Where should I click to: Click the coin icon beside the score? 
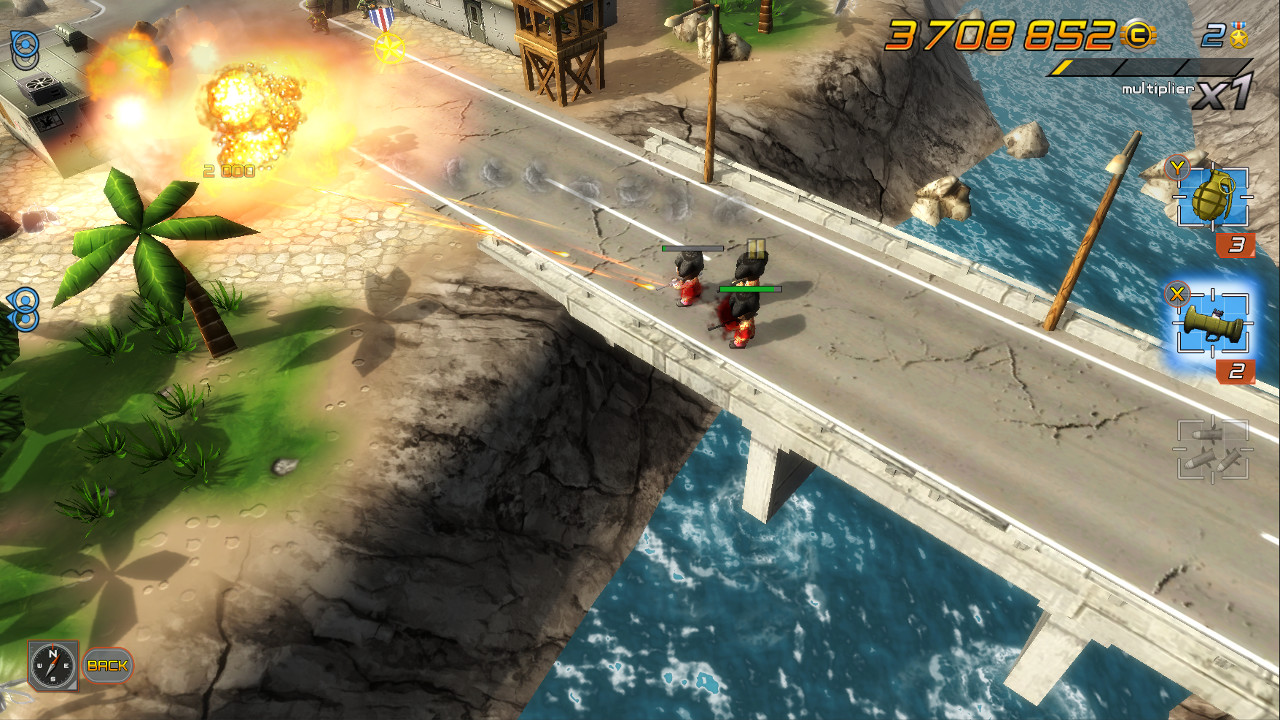point(1140,35)
